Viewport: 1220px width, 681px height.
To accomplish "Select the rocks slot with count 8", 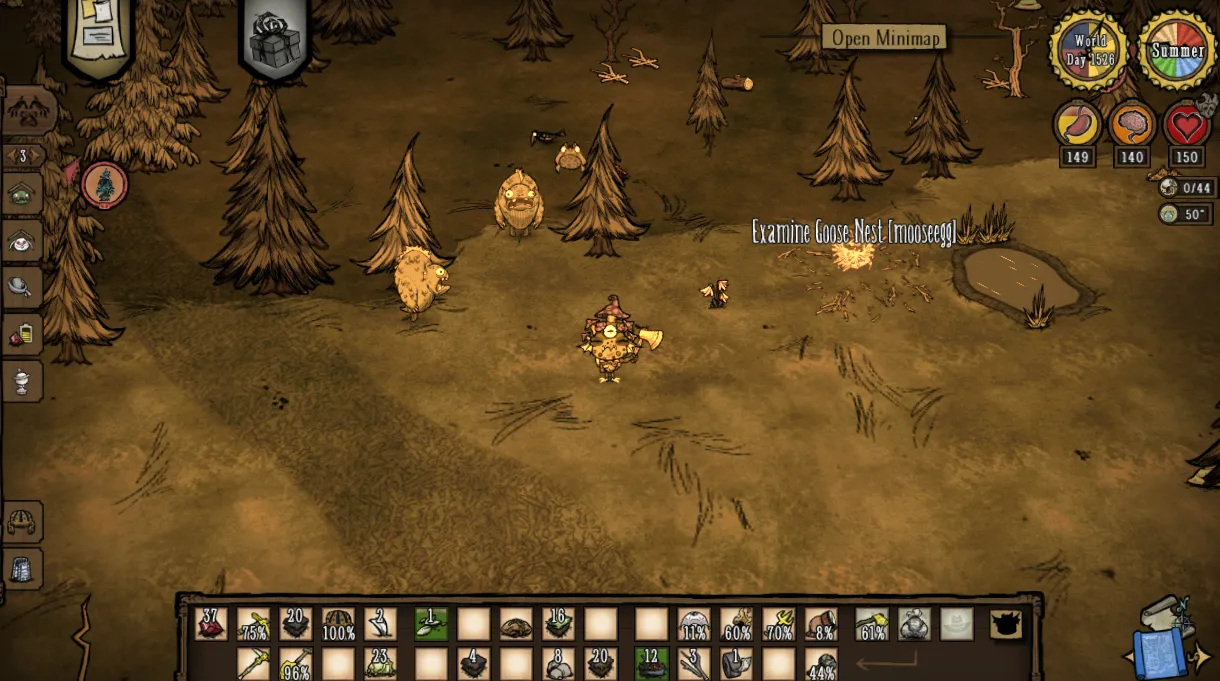I will click(558, 663).
